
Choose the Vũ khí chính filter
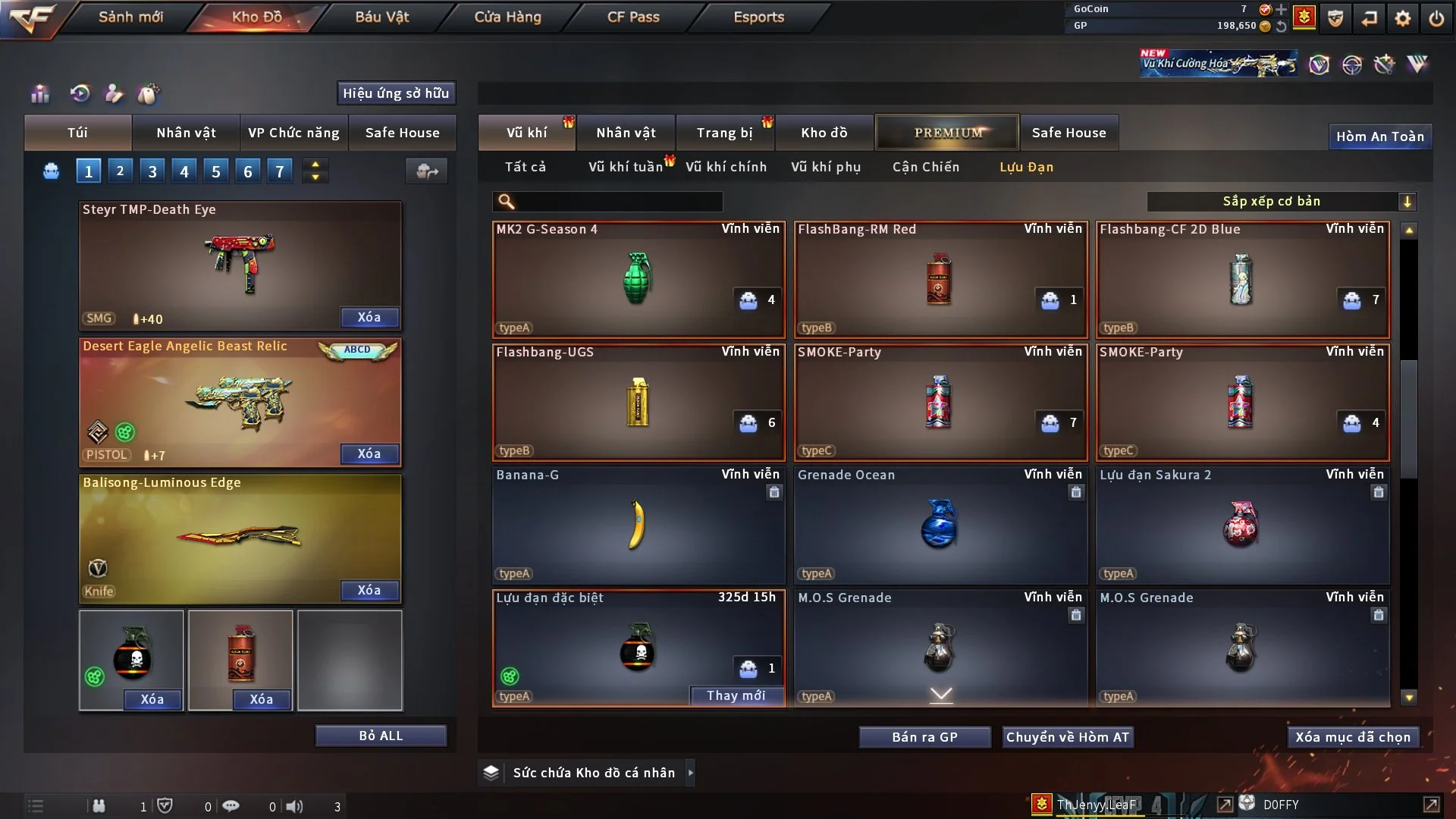(726, 167)
